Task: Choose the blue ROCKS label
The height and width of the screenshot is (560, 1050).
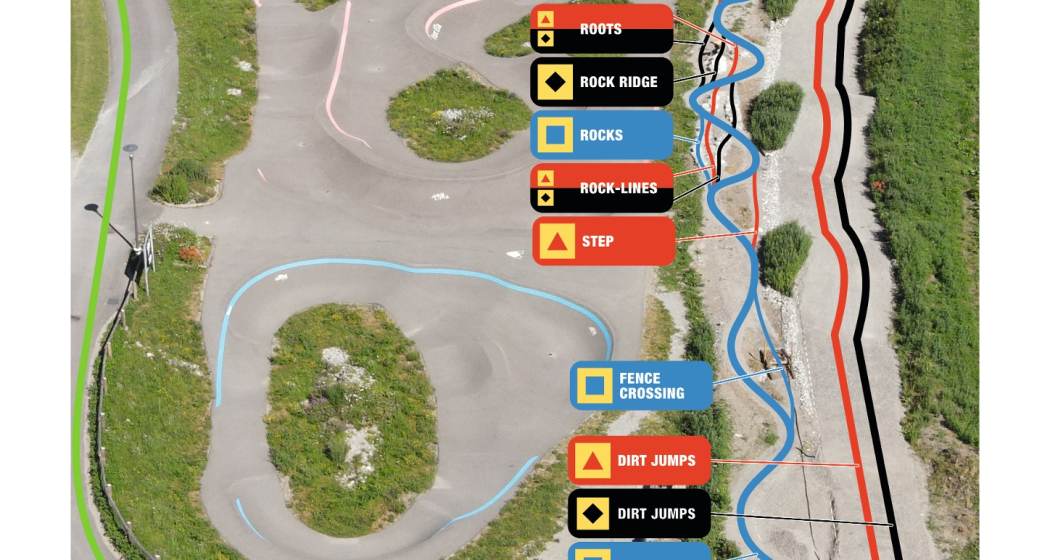Action: point(601,135)
